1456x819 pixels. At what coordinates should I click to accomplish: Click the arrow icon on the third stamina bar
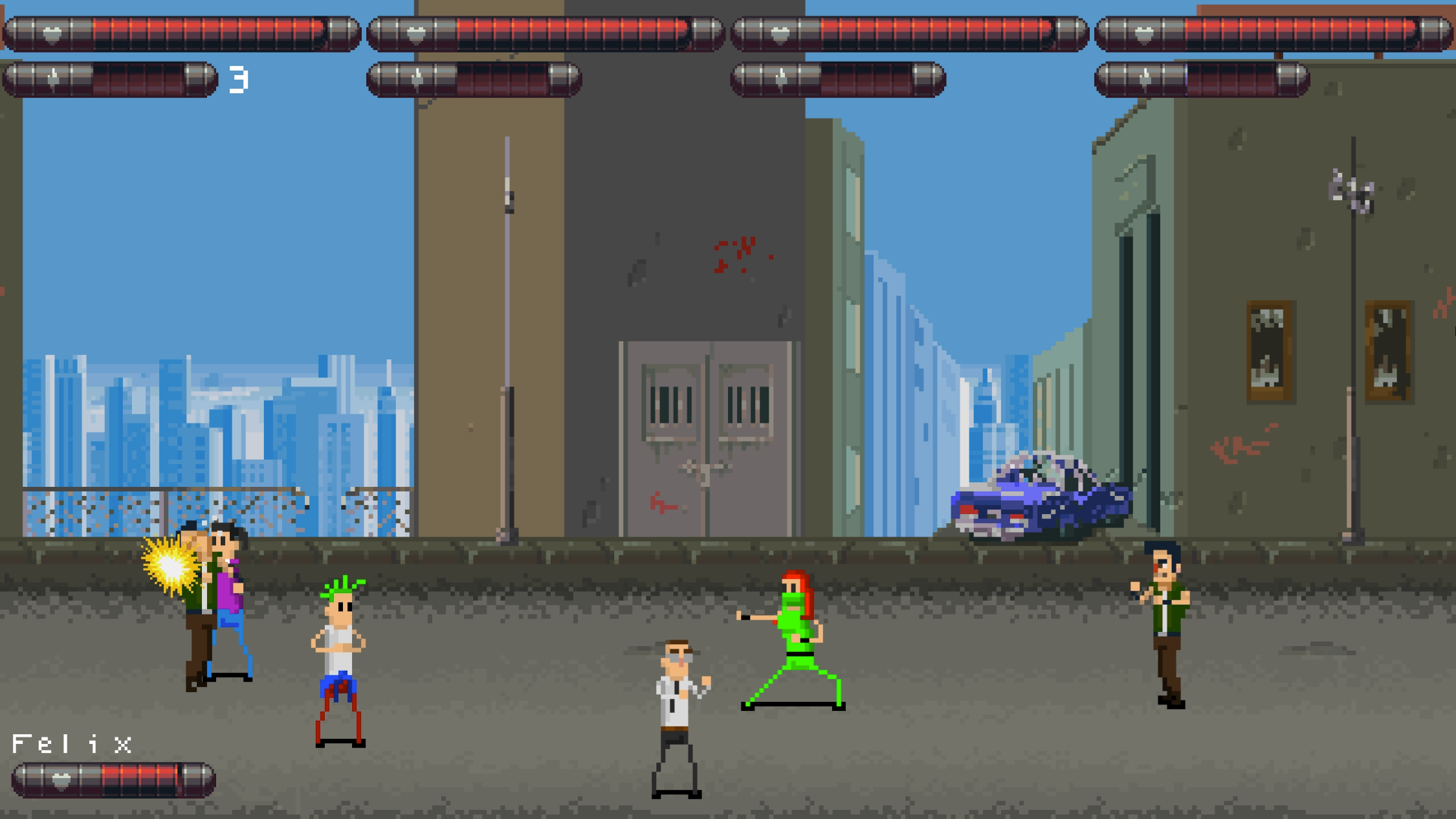click(782, 78)
